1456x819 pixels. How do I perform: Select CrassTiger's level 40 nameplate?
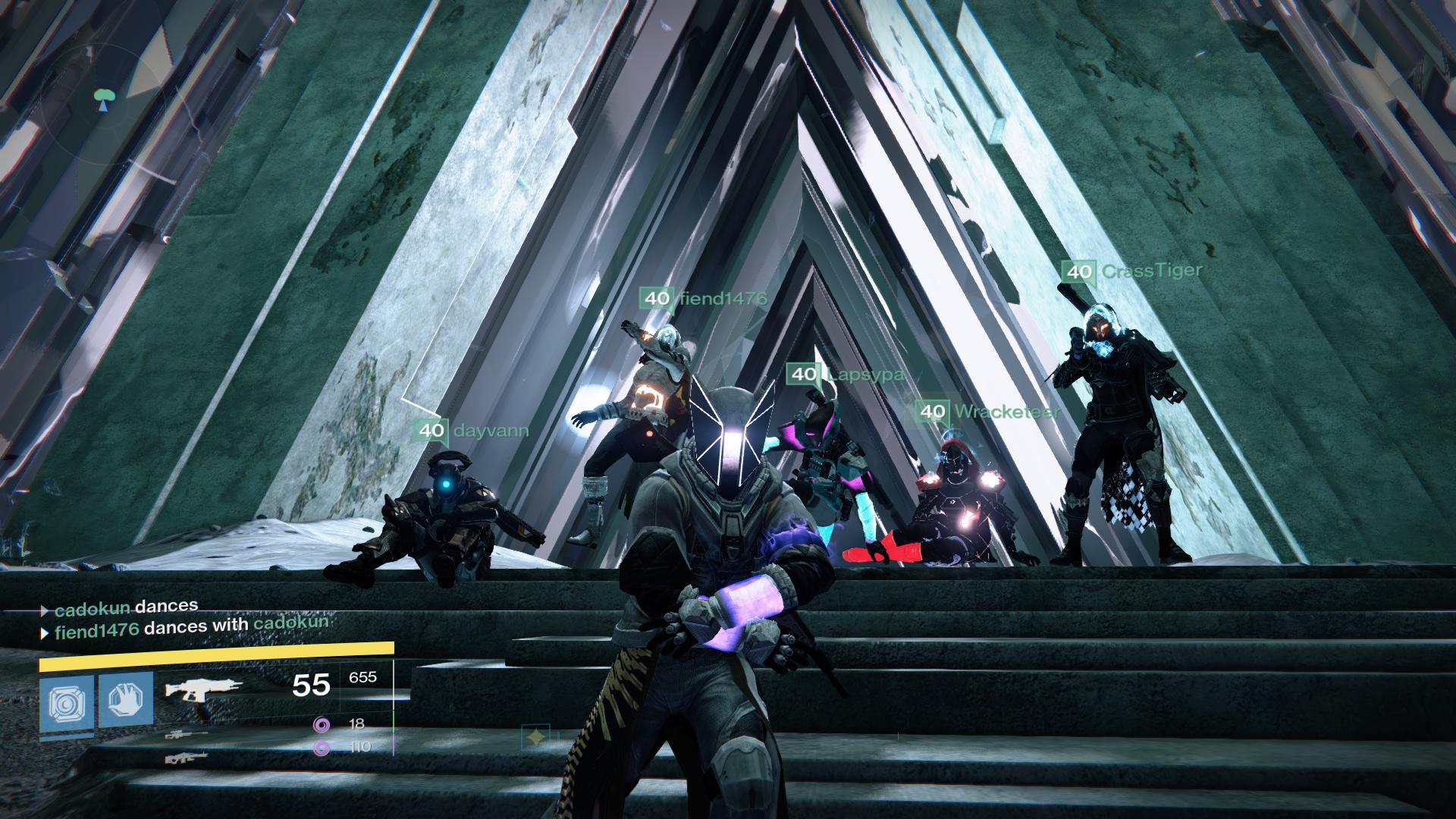pos(1131,271)
